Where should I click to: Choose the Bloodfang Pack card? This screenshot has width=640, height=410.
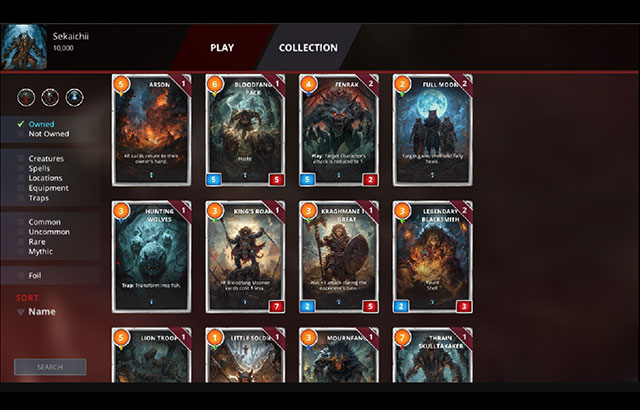[246, 130]
